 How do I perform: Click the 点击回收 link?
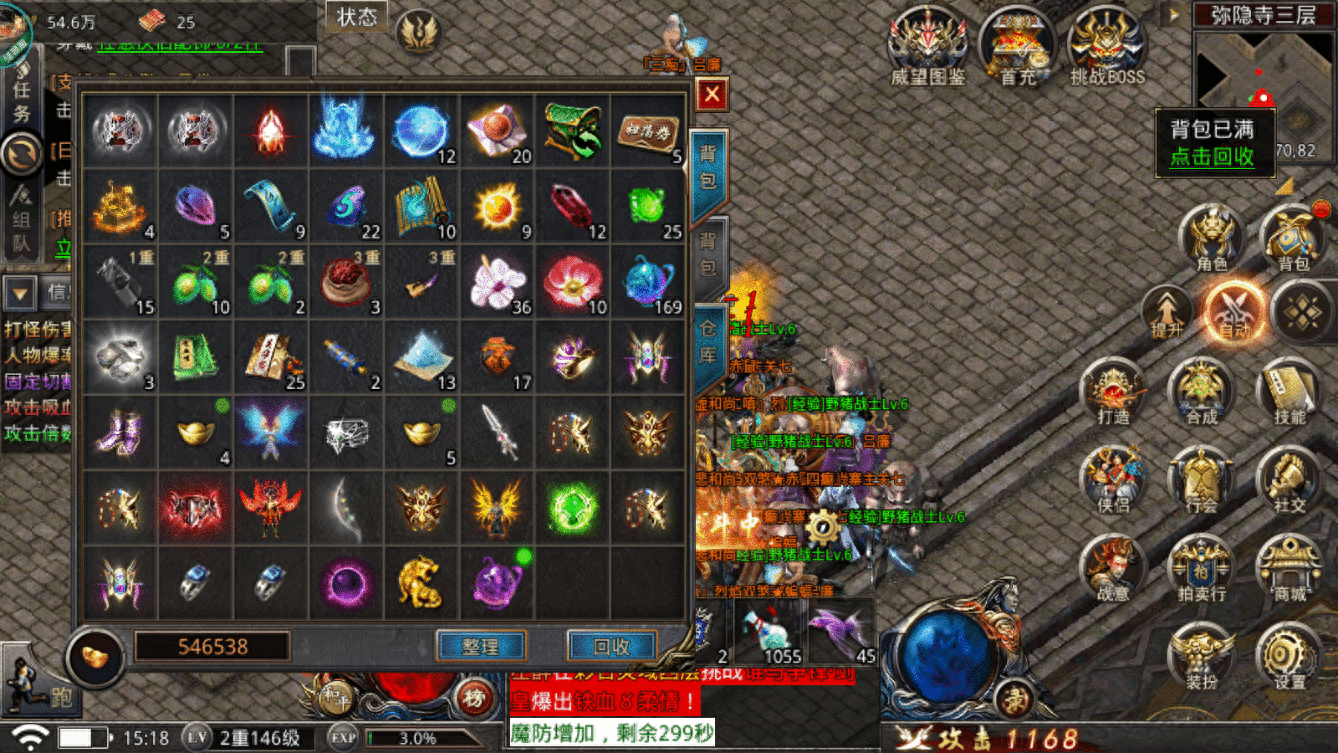[x=1212, y=157]
